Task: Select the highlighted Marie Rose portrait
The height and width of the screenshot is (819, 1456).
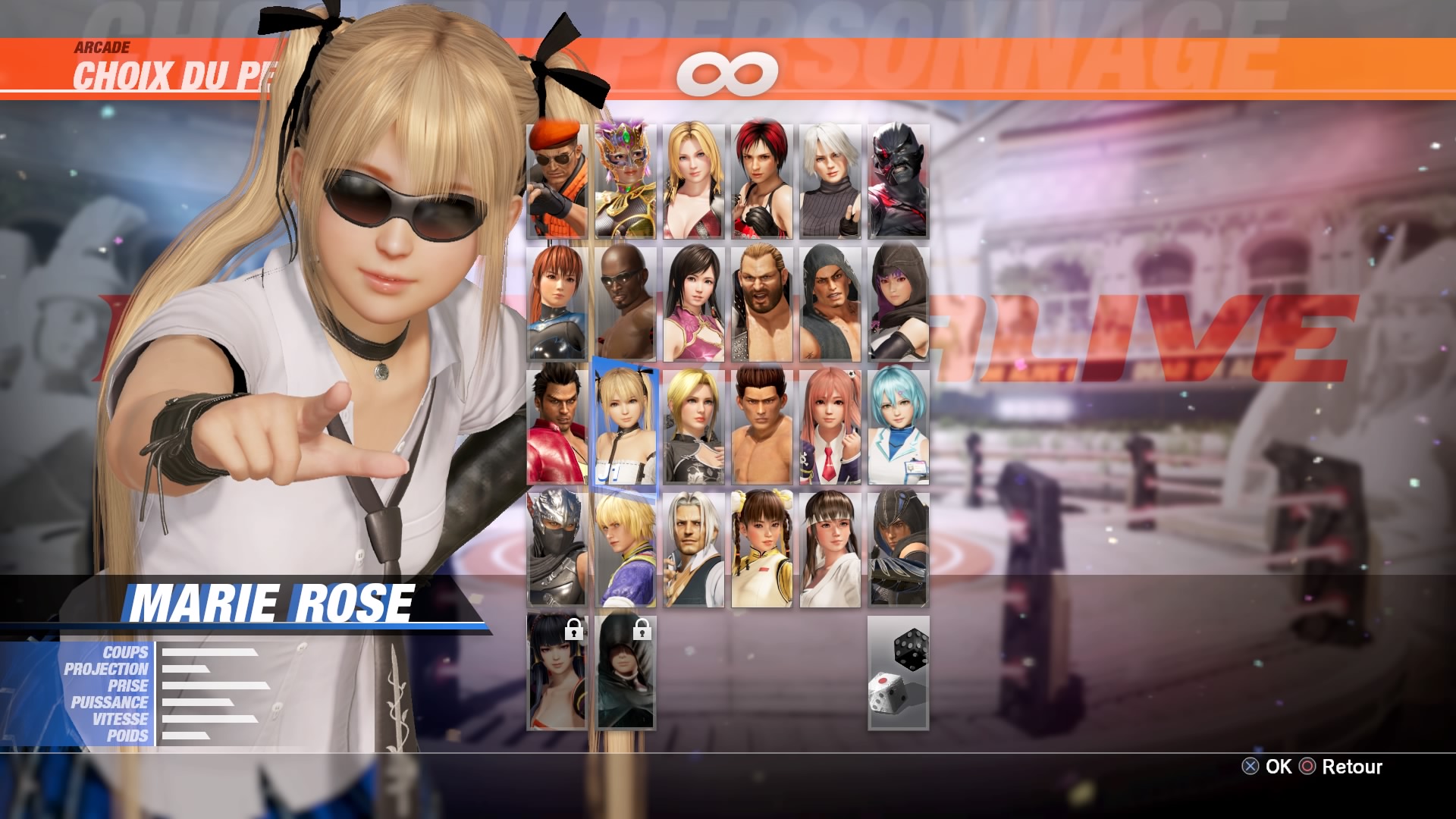Action: (x=625, y=426)
